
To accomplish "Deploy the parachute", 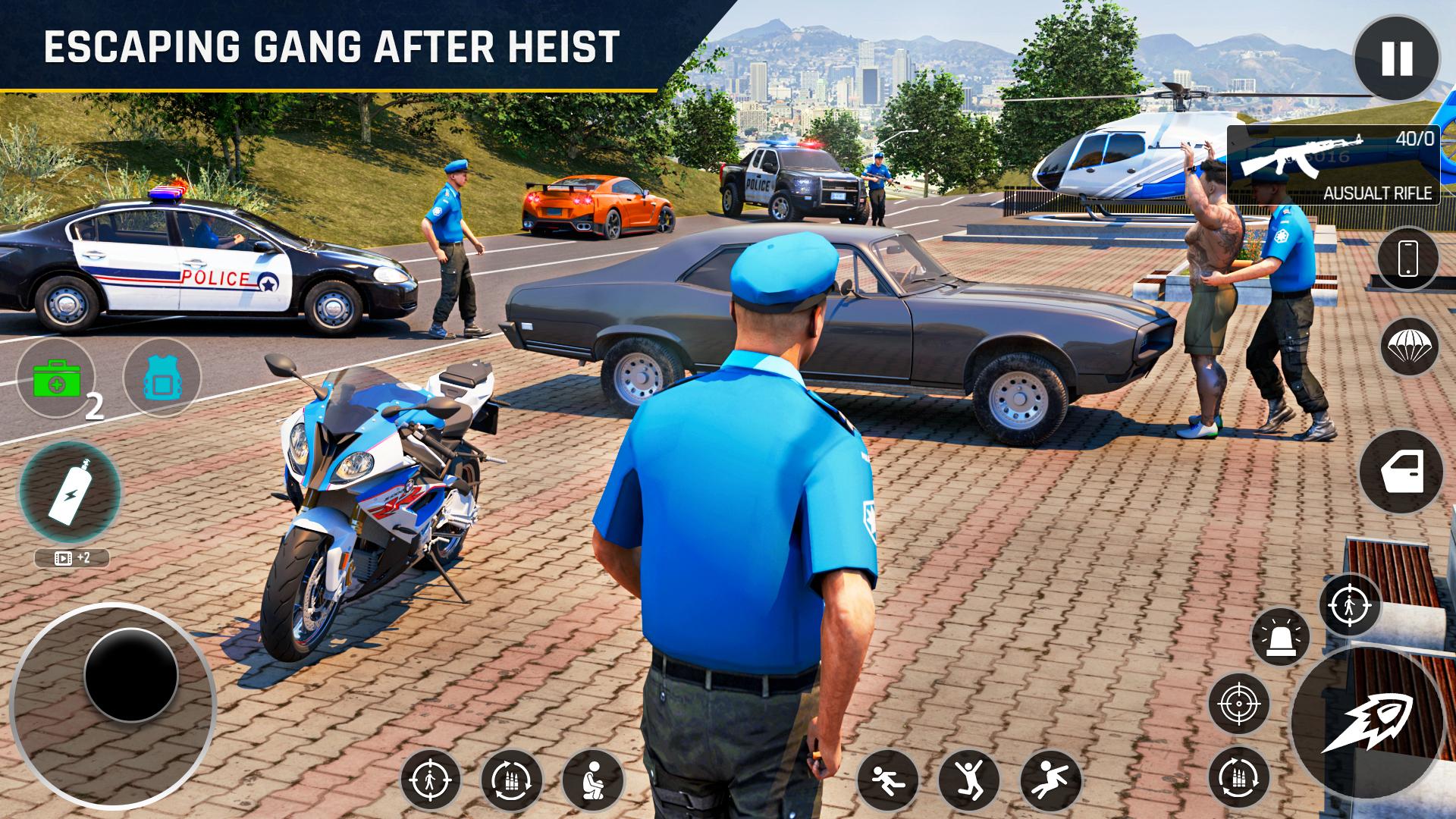I will 1408,347.
